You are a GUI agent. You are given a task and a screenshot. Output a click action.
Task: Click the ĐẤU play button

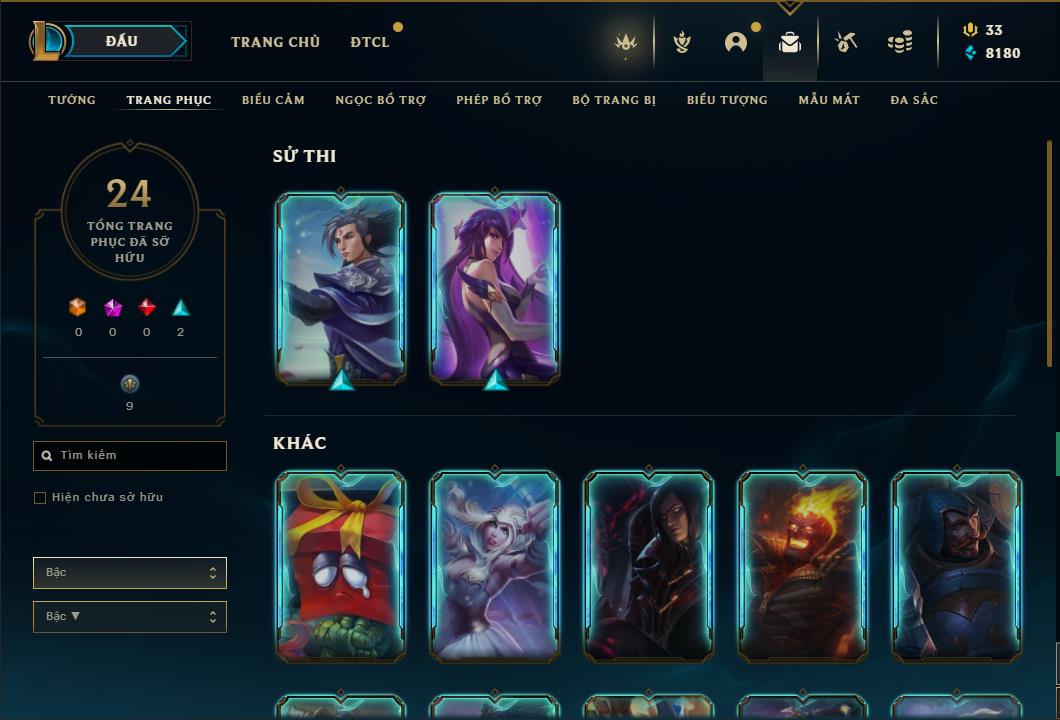pos(122,41)
